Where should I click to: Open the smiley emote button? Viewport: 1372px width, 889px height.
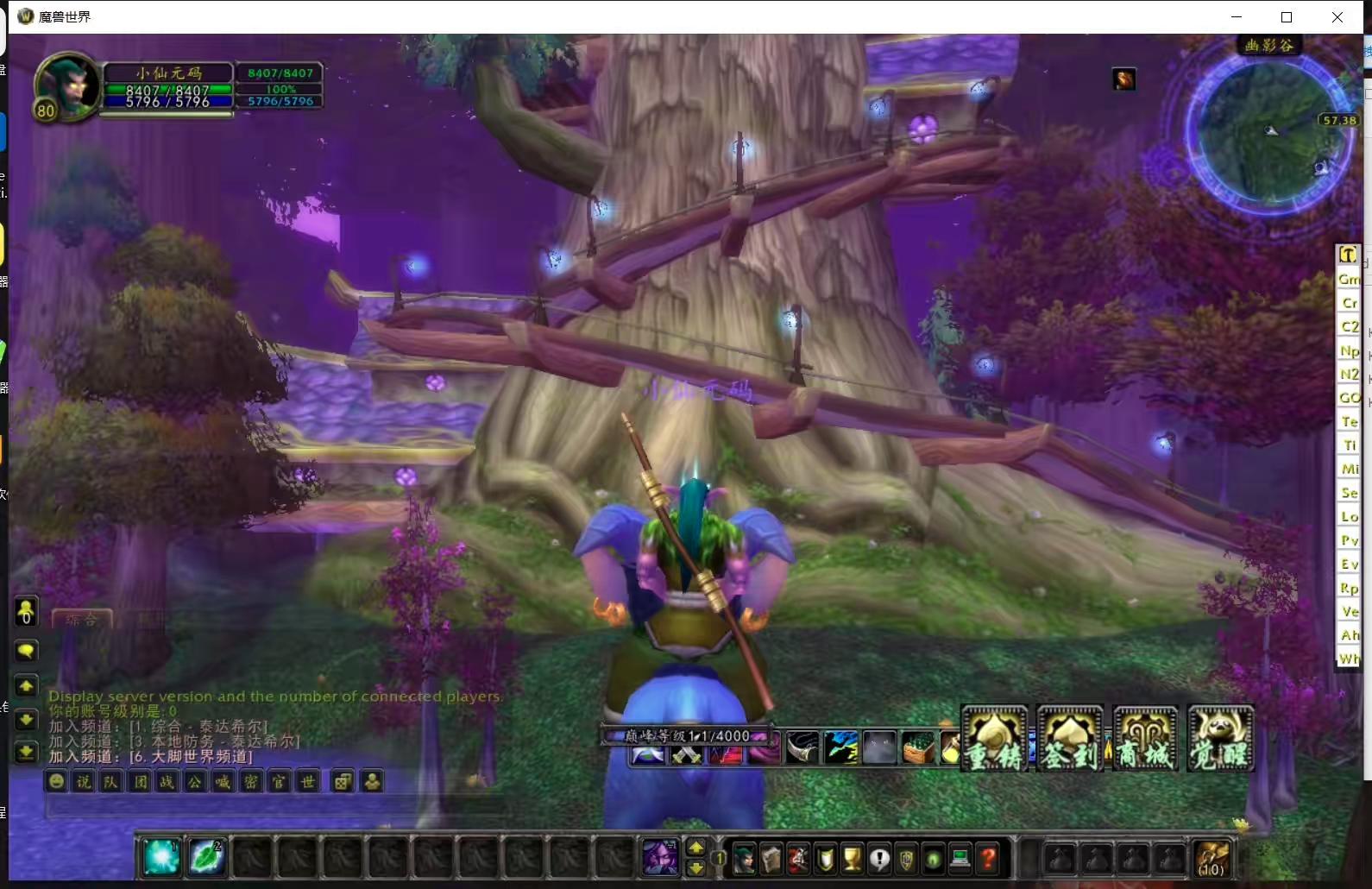(56, 782)
